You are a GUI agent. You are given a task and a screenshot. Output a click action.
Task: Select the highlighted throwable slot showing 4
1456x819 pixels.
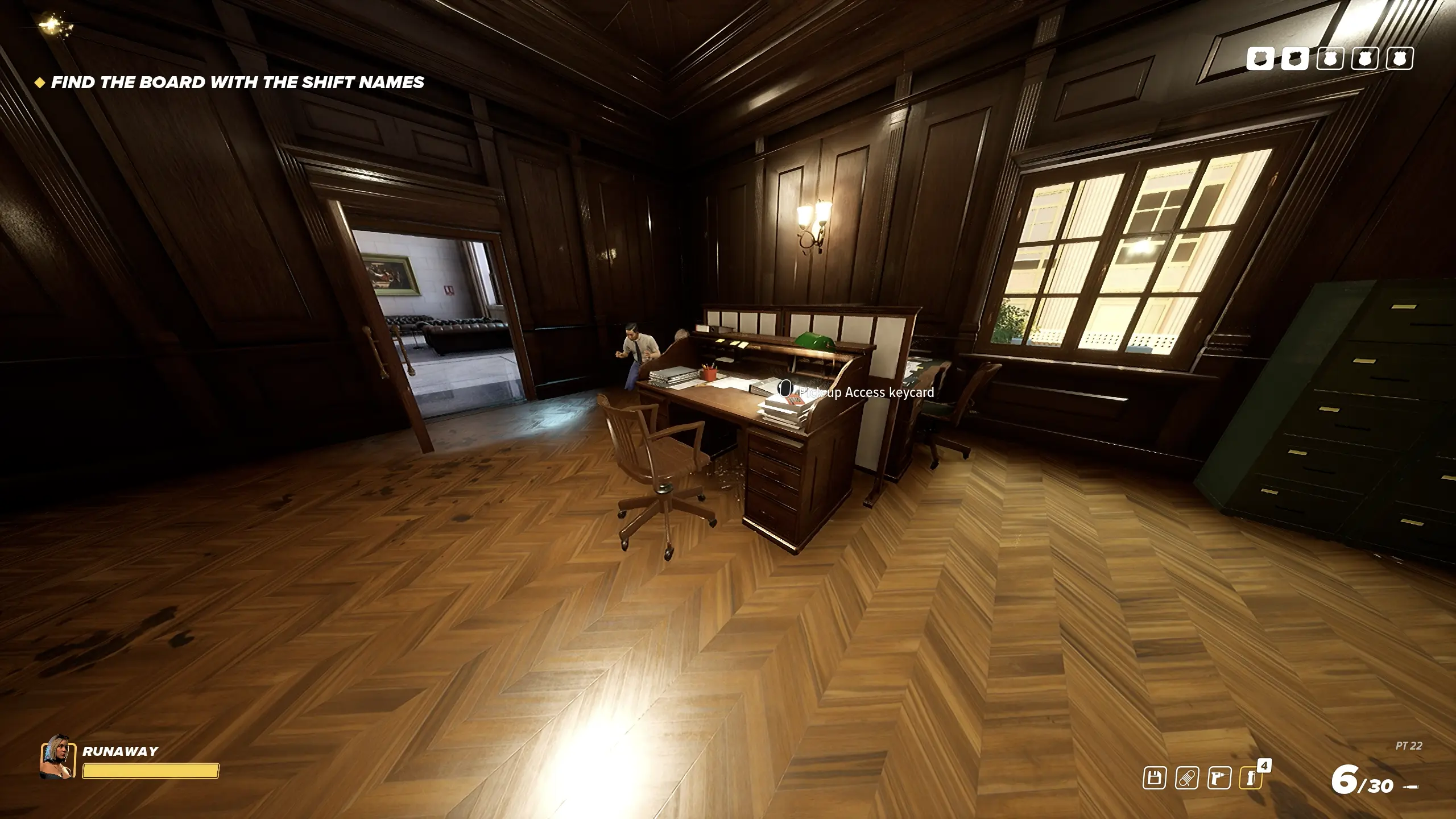(1251, 778)
